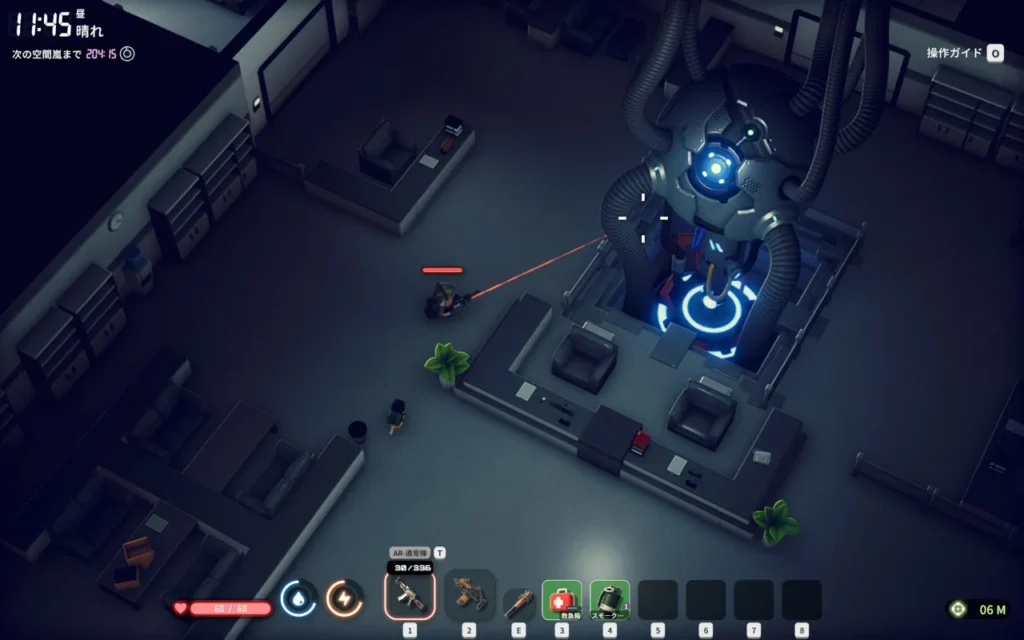
Task: Select the smoke grenade slot
Action: [610, 600]
